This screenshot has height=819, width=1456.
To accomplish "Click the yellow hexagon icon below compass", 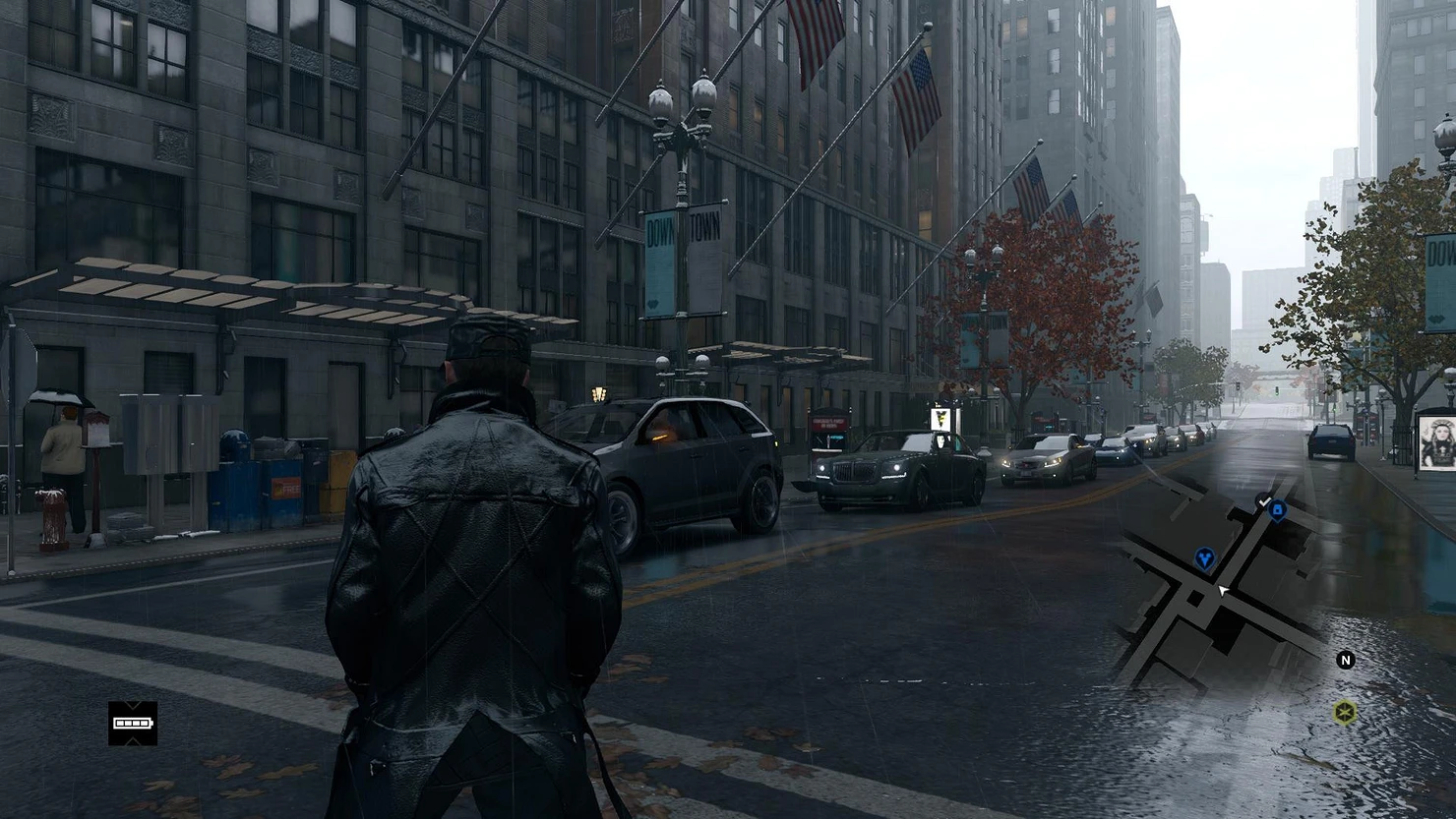I will point(1345,711).
